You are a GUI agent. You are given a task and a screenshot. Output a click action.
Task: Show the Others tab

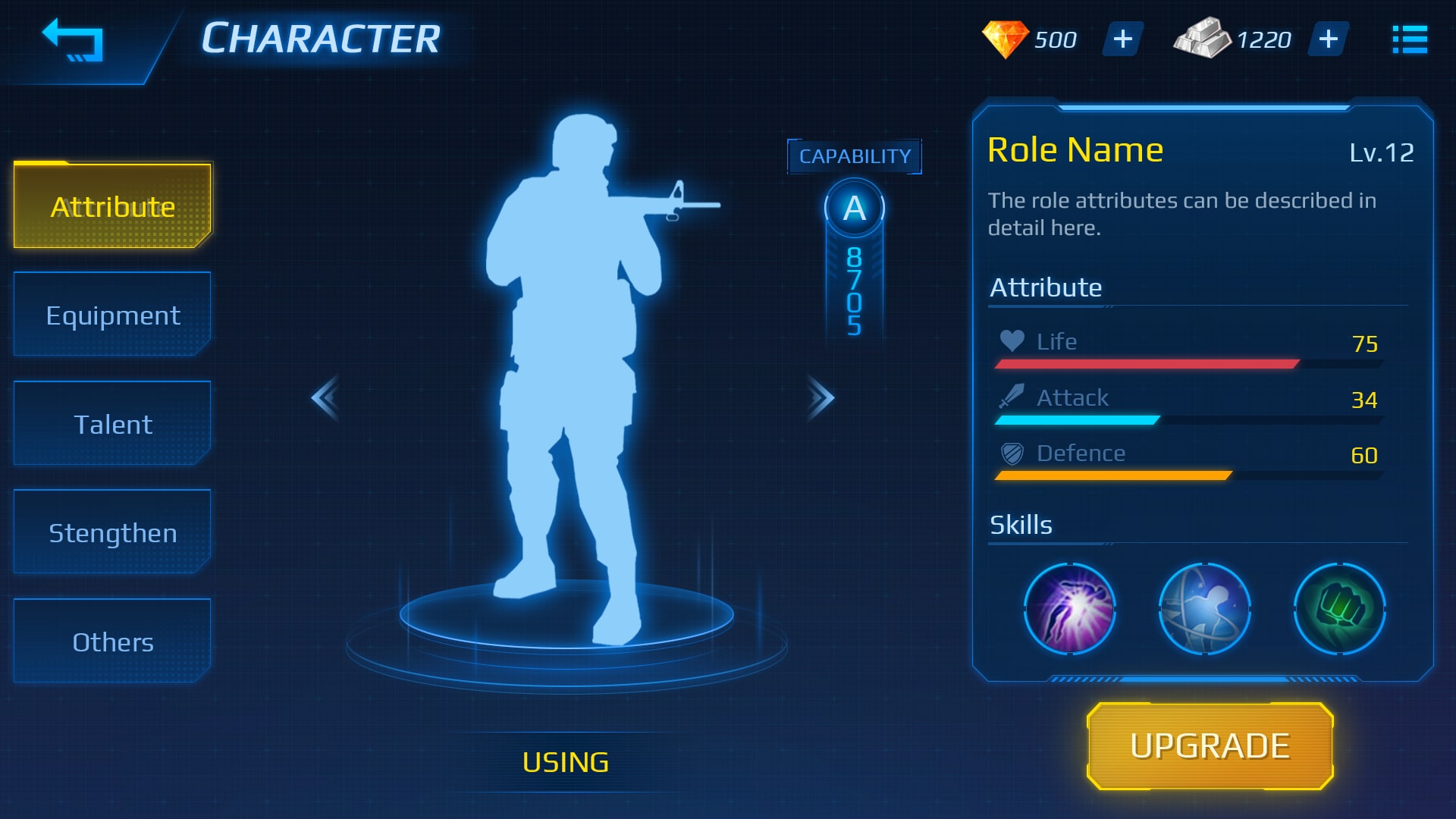(x=113, y=642)
